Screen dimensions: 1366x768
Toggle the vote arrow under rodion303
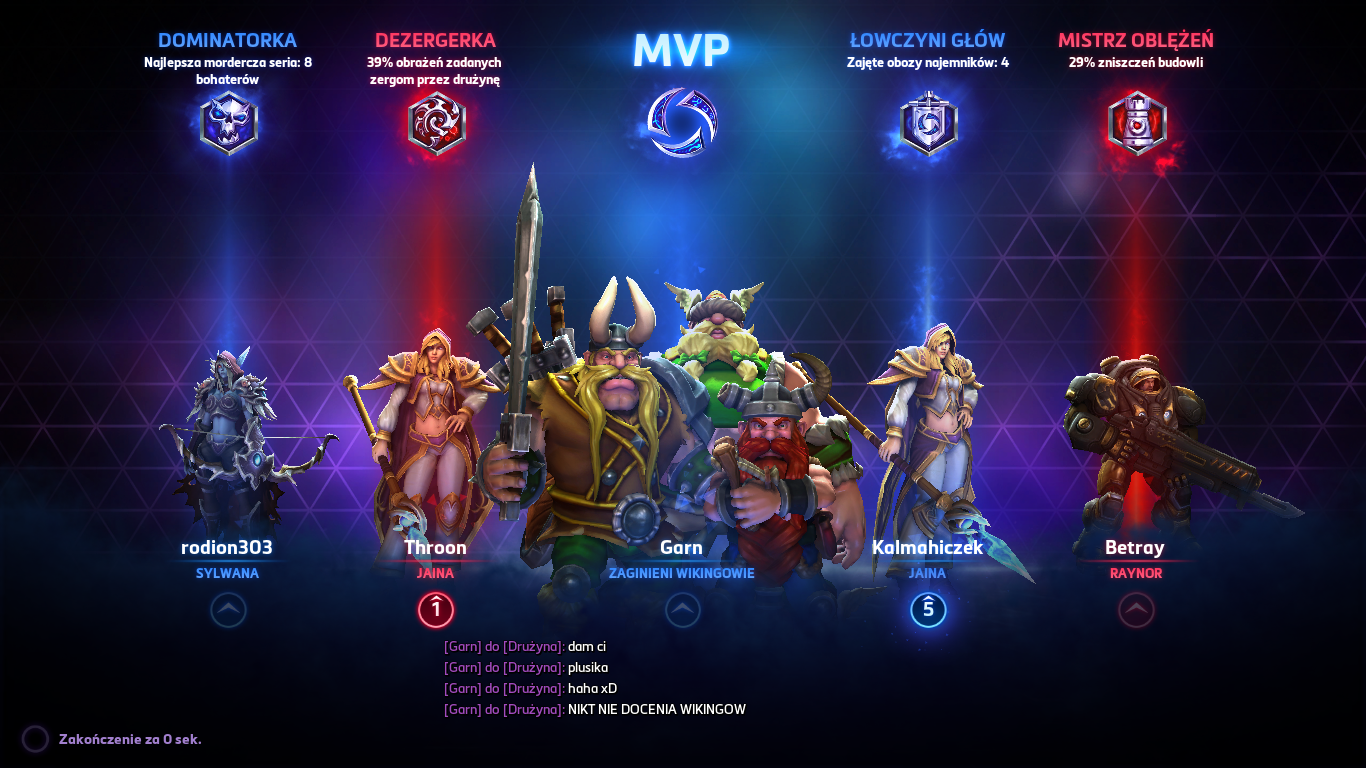click(x=228, y=611)
